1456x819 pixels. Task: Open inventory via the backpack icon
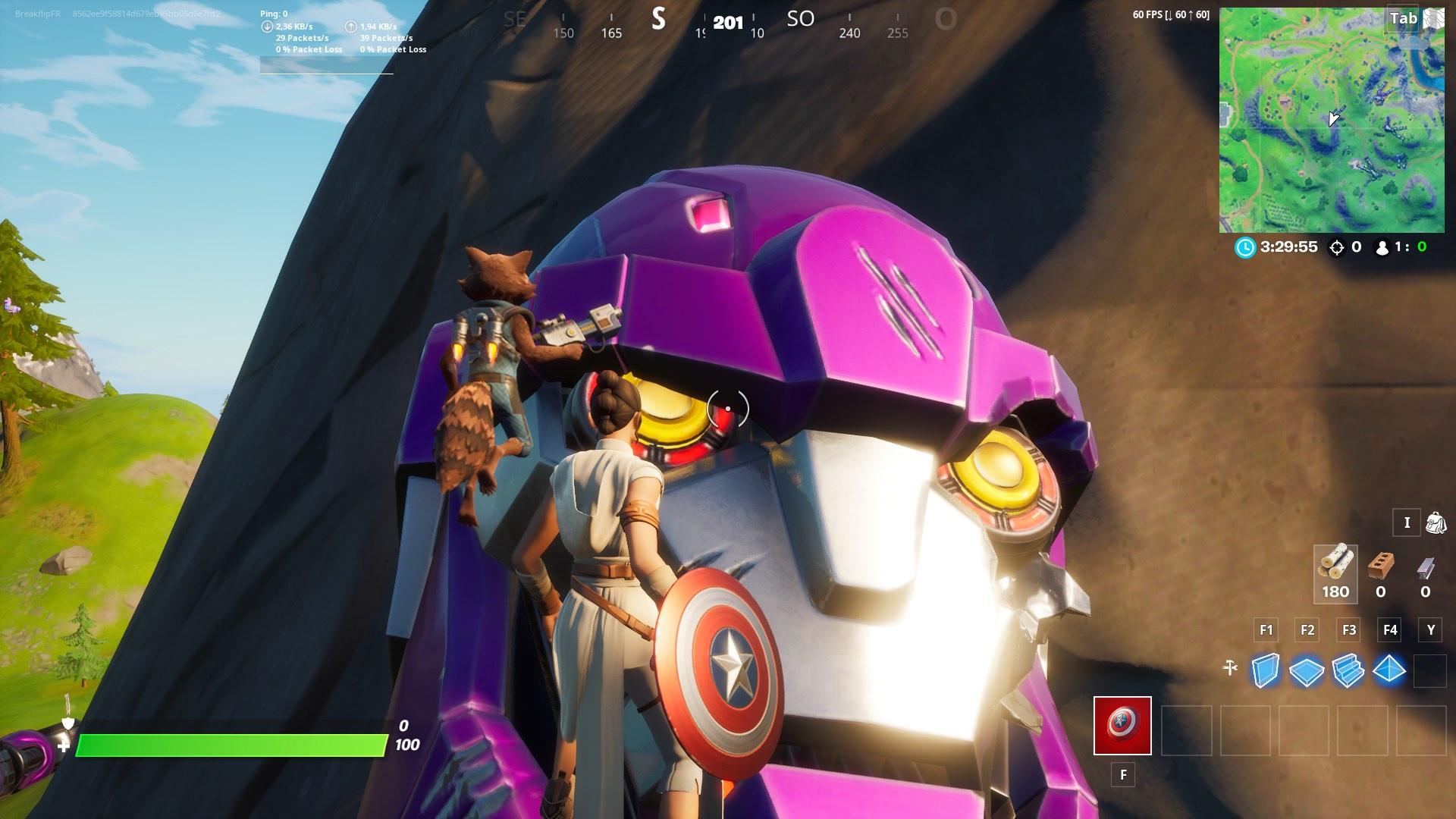1439,523
